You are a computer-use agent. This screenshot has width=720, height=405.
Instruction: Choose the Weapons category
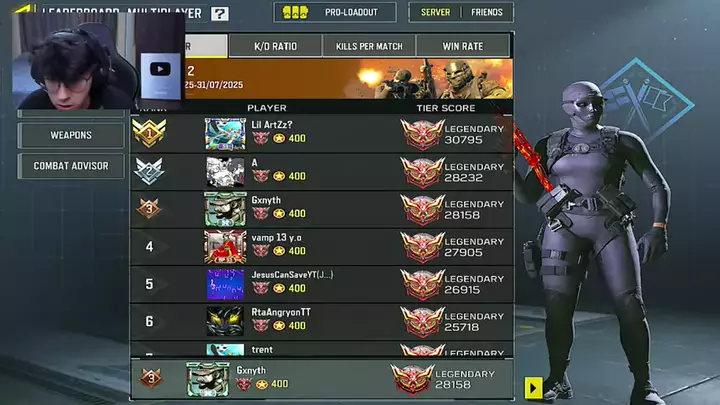[x=71, y=135]
